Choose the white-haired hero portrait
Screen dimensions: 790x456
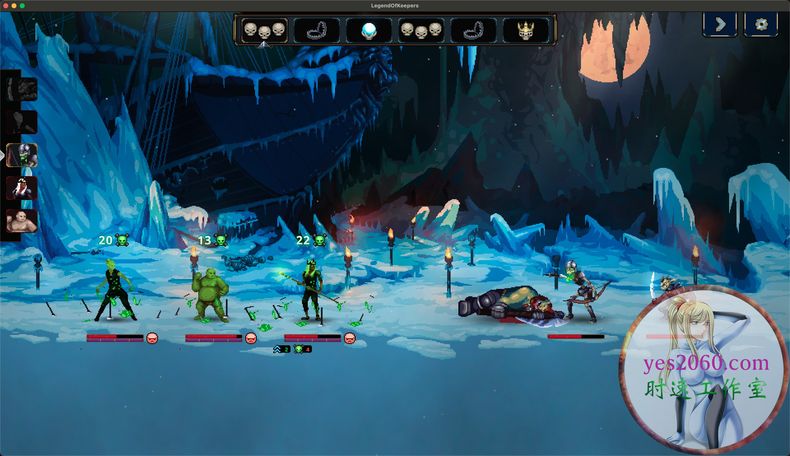[x=21, y=188]
